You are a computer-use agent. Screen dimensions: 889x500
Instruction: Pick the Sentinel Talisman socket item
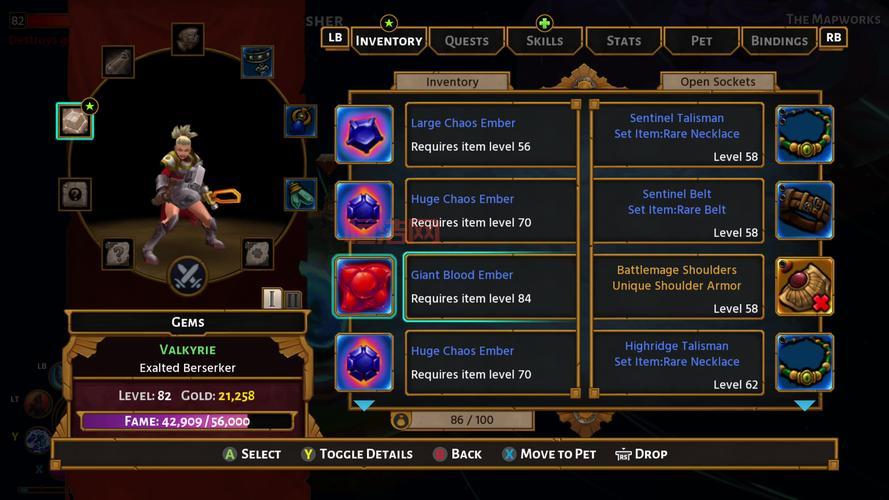click(x=677, y=135)
